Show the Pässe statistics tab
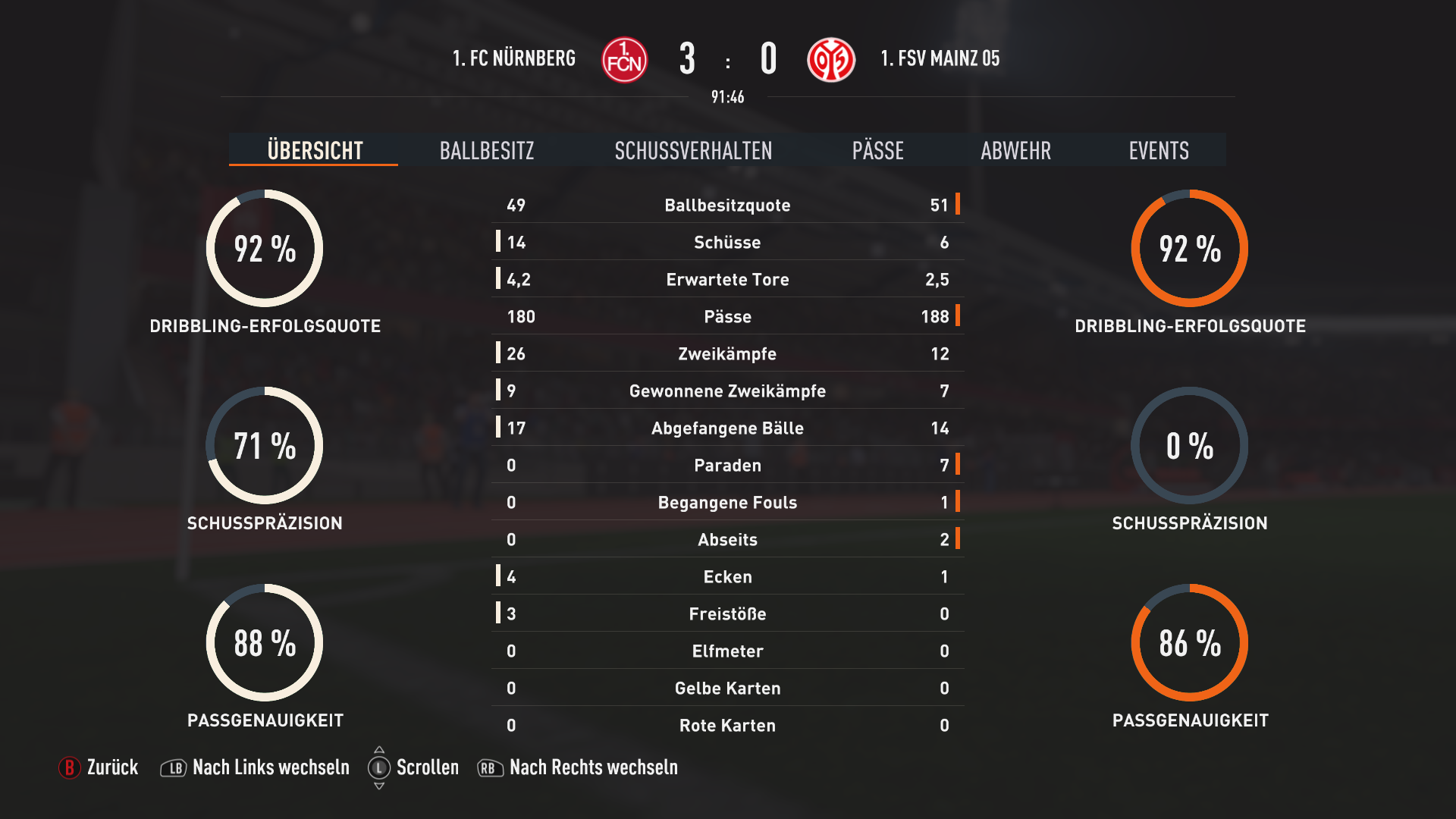This screenshot has height=819, width=1456. pyautogui.click(x=877, y=150)
